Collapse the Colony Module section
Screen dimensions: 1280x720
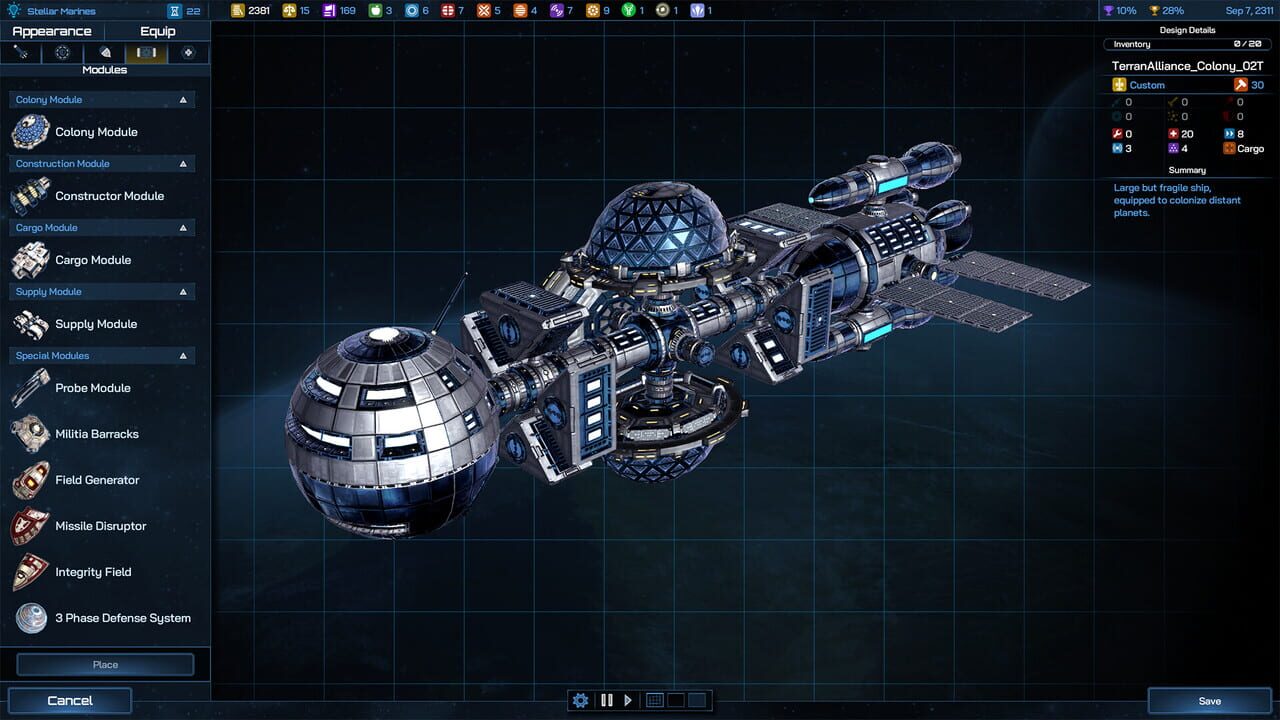[x=182, y=99]
